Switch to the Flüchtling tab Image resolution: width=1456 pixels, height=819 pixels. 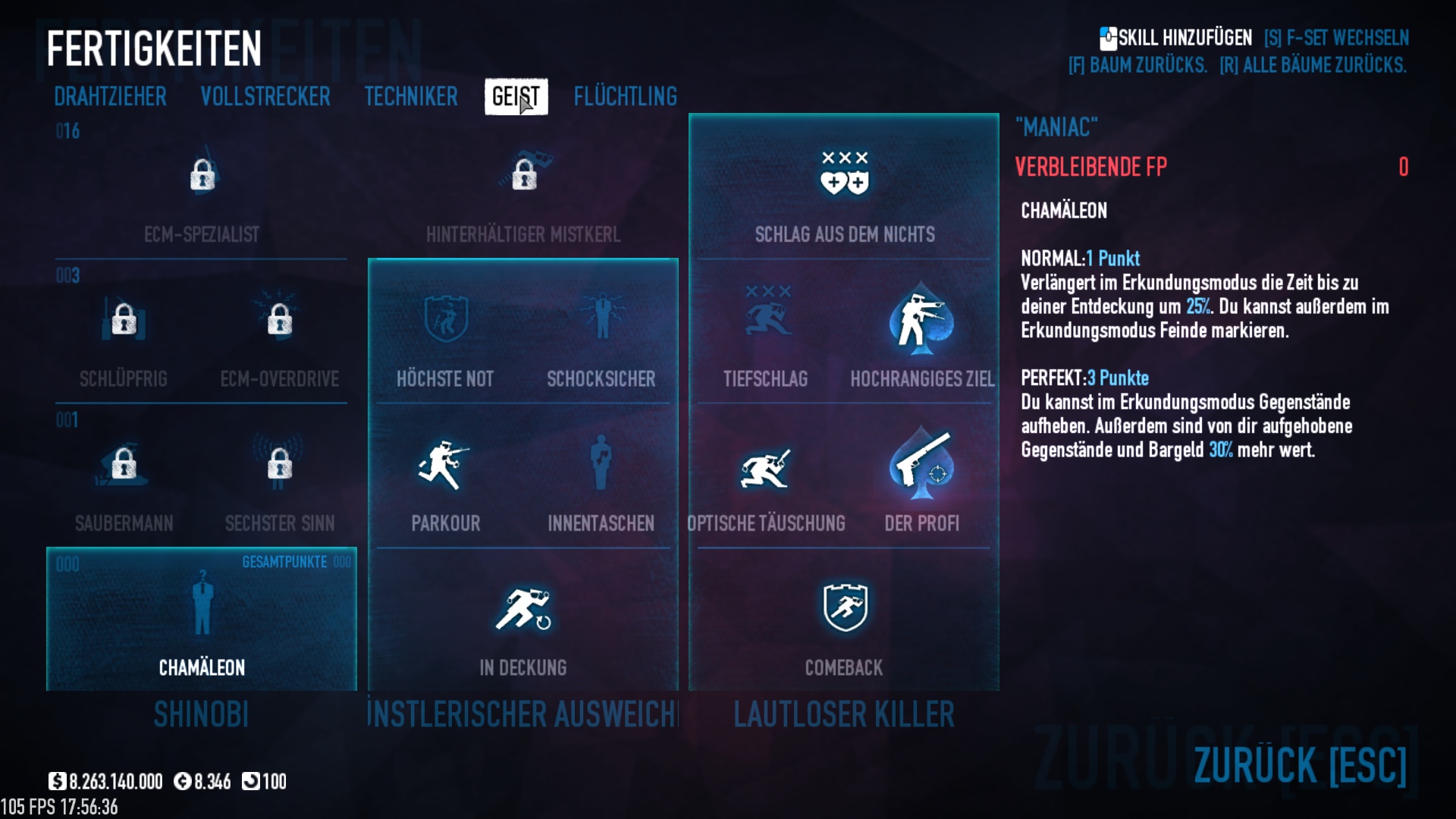click(625, 96)
